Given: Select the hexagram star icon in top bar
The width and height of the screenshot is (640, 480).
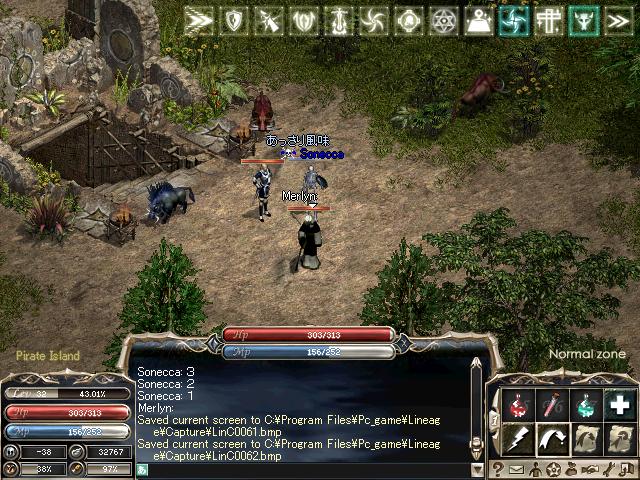Looking at the screenshot, I should (444, 20).
